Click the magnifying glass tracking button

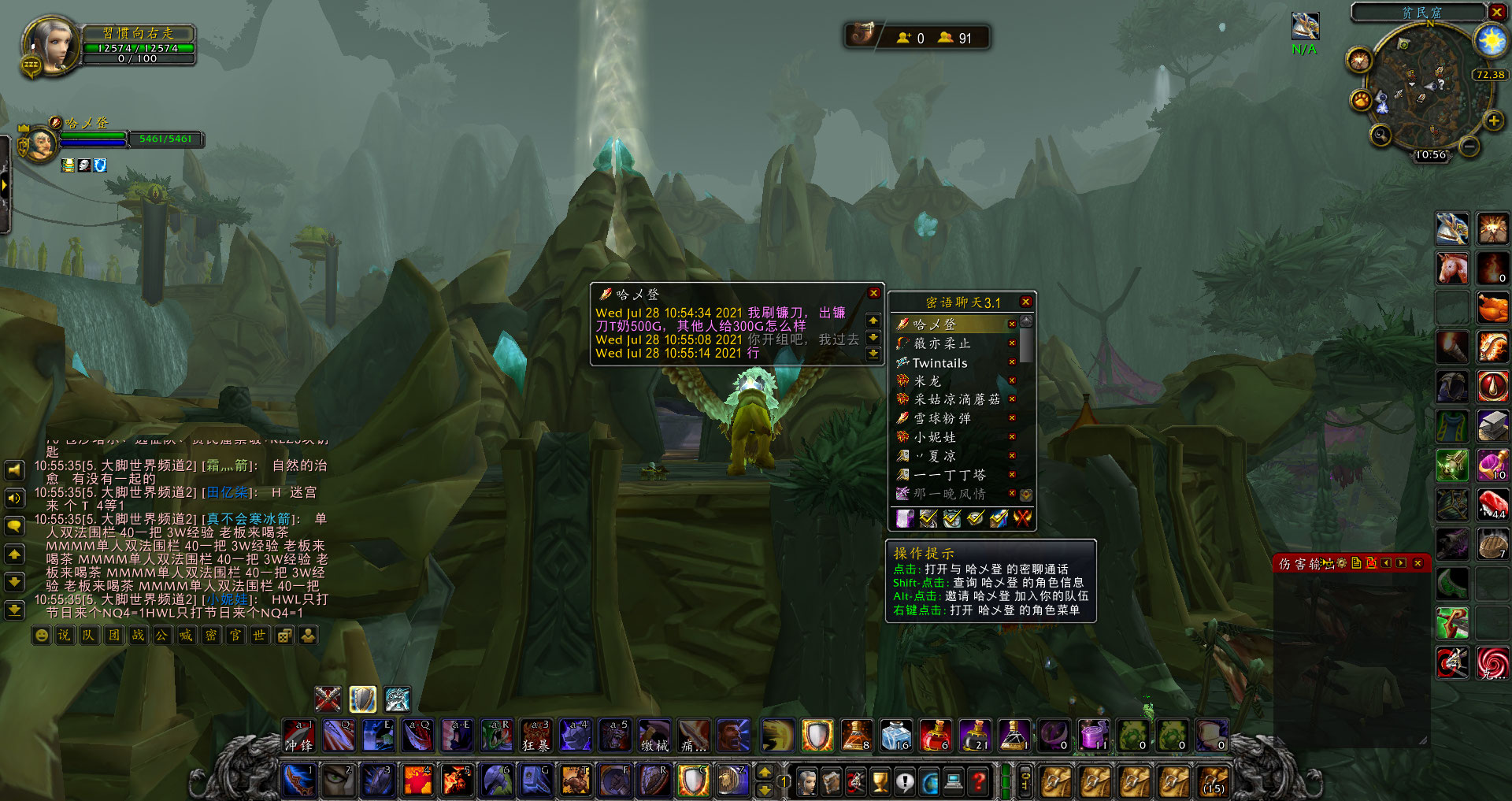(1380, 135)
